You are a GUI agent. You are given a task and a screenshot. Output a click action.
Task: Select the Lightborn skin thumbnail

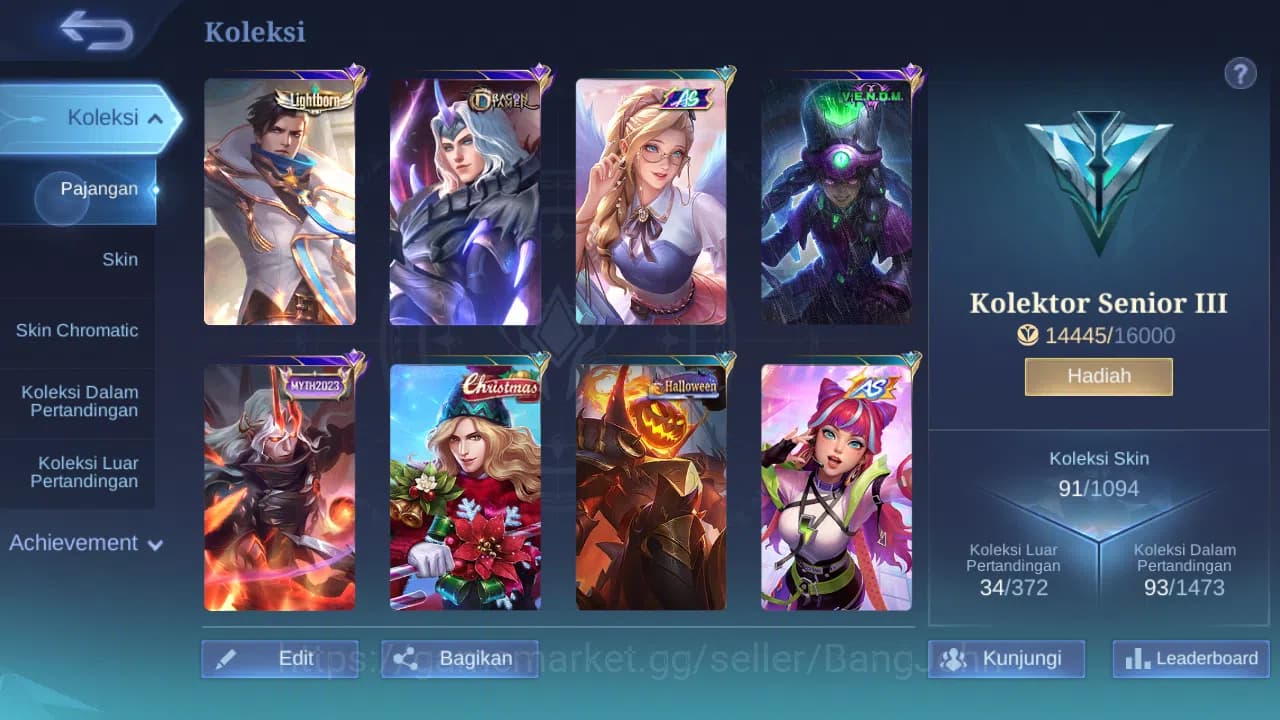[x=280, y=200]
